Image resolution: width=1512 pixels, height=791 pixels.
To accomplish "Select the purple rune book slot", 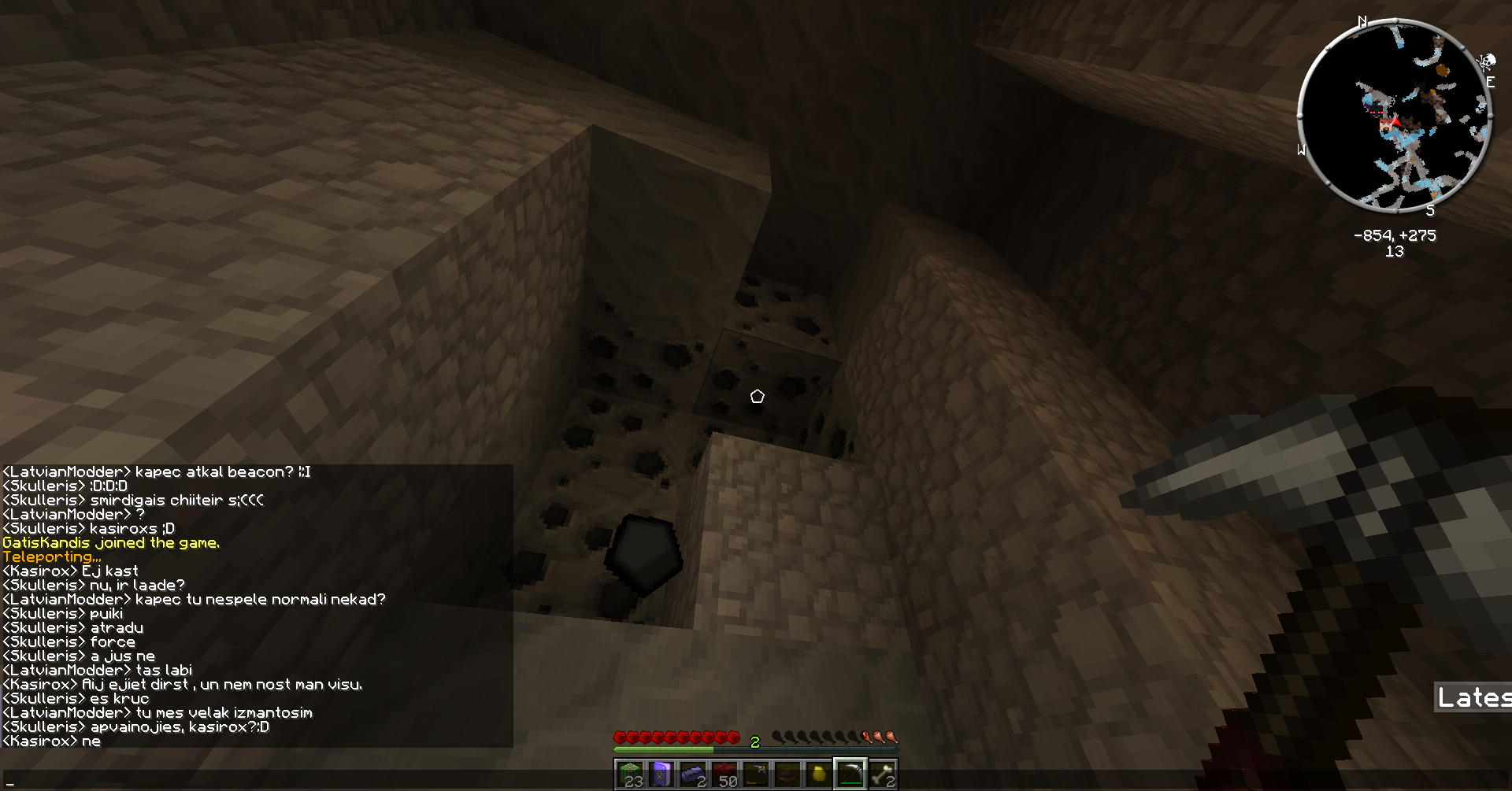I will [x=661, y=774].
